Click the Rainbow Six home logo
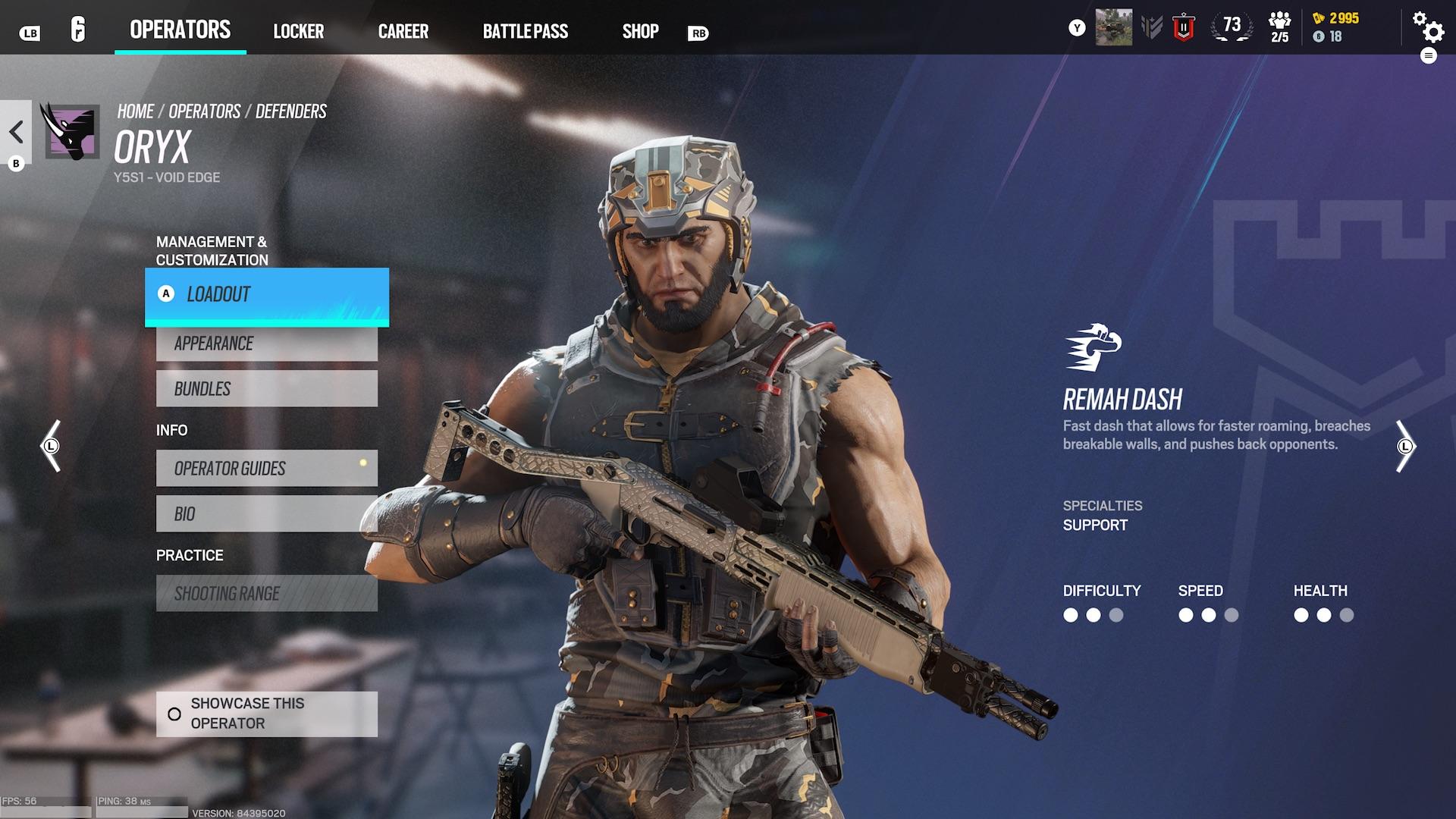This screenshot has height=819, width=1456. click(x=78, y=30)
